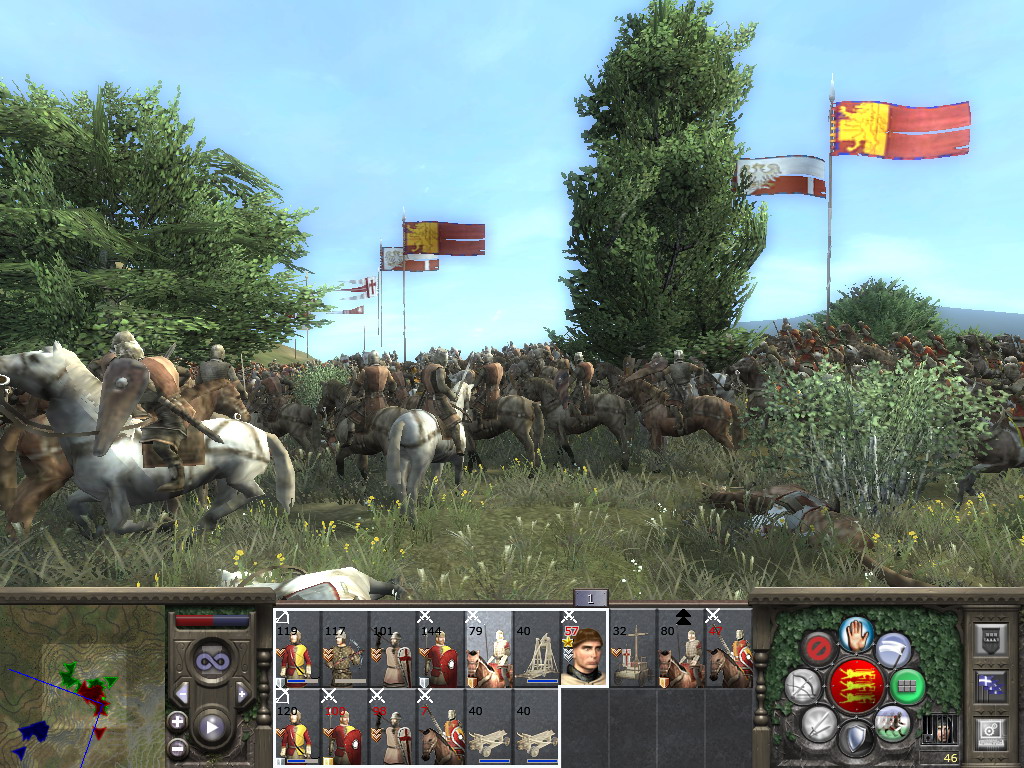Pick the unit card with 117 soldiers
This screenshot has width=1024, height=768.
coord(345,650)
